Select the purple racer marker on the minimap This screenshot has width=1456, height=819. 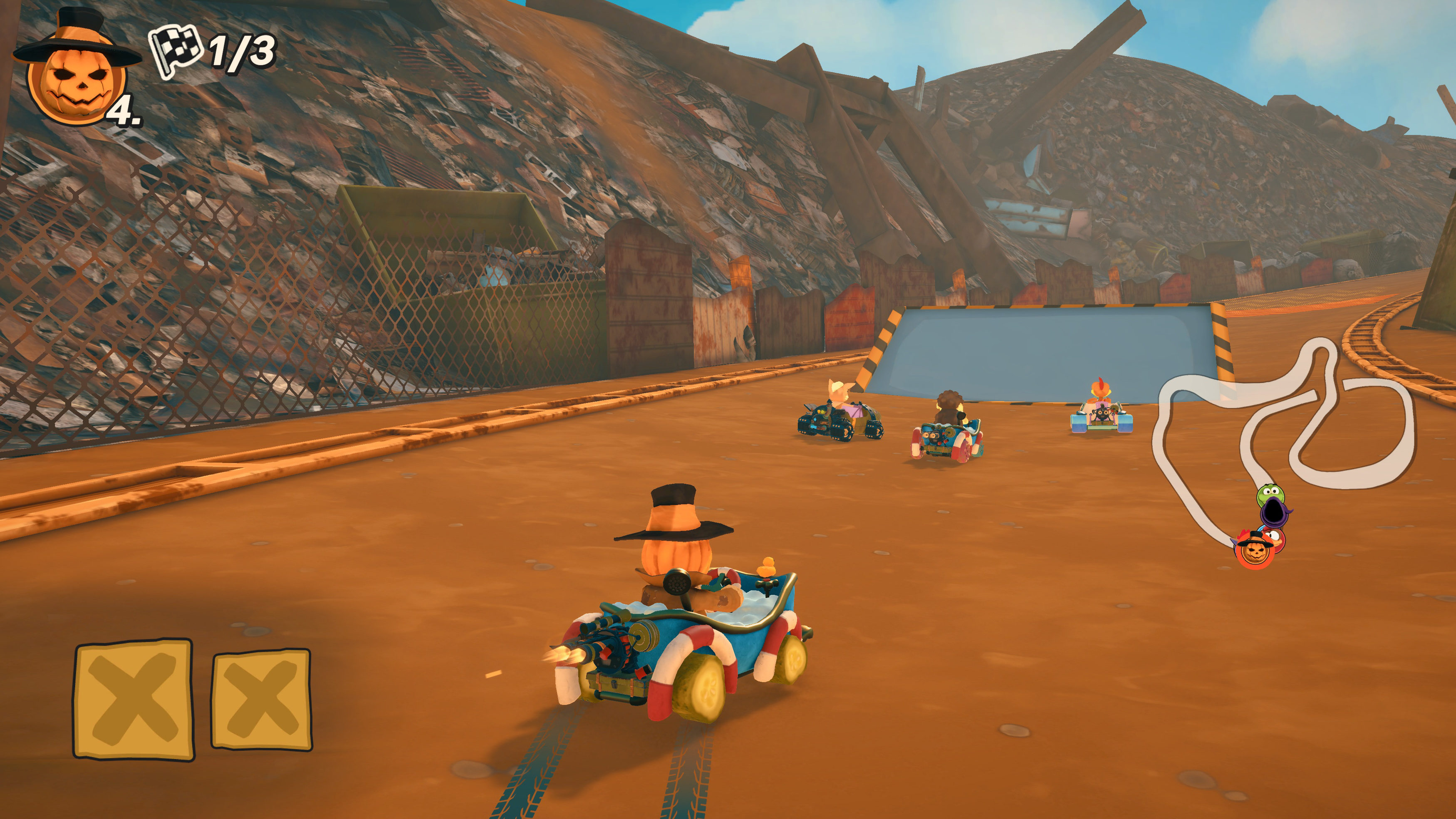[x=1275, y=511]
